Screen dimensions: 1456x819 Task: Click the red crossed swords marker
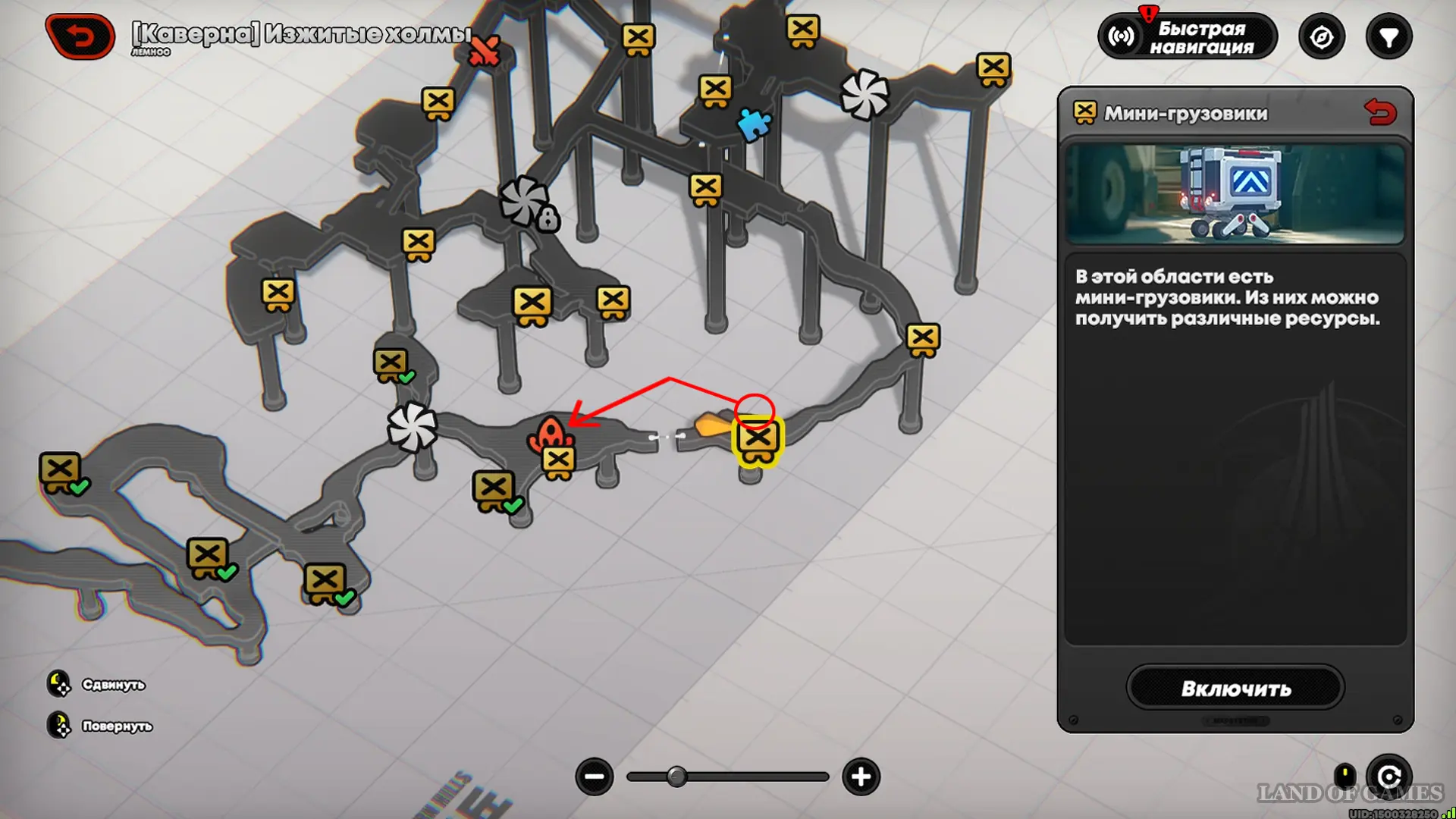pos(485,52)
